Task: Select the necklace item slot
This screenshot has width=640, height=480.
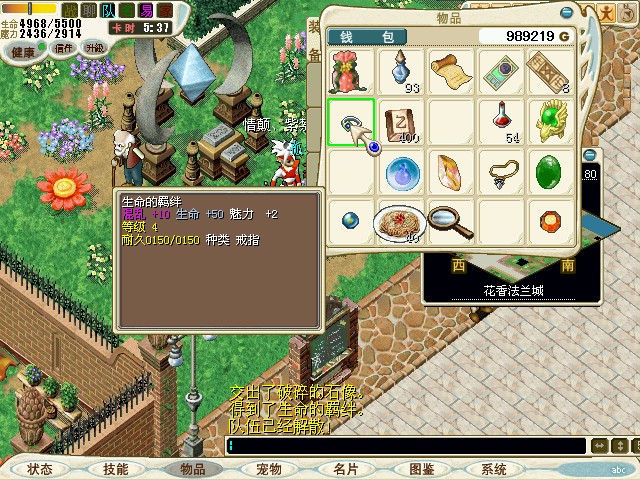Action: coord(501,172)
